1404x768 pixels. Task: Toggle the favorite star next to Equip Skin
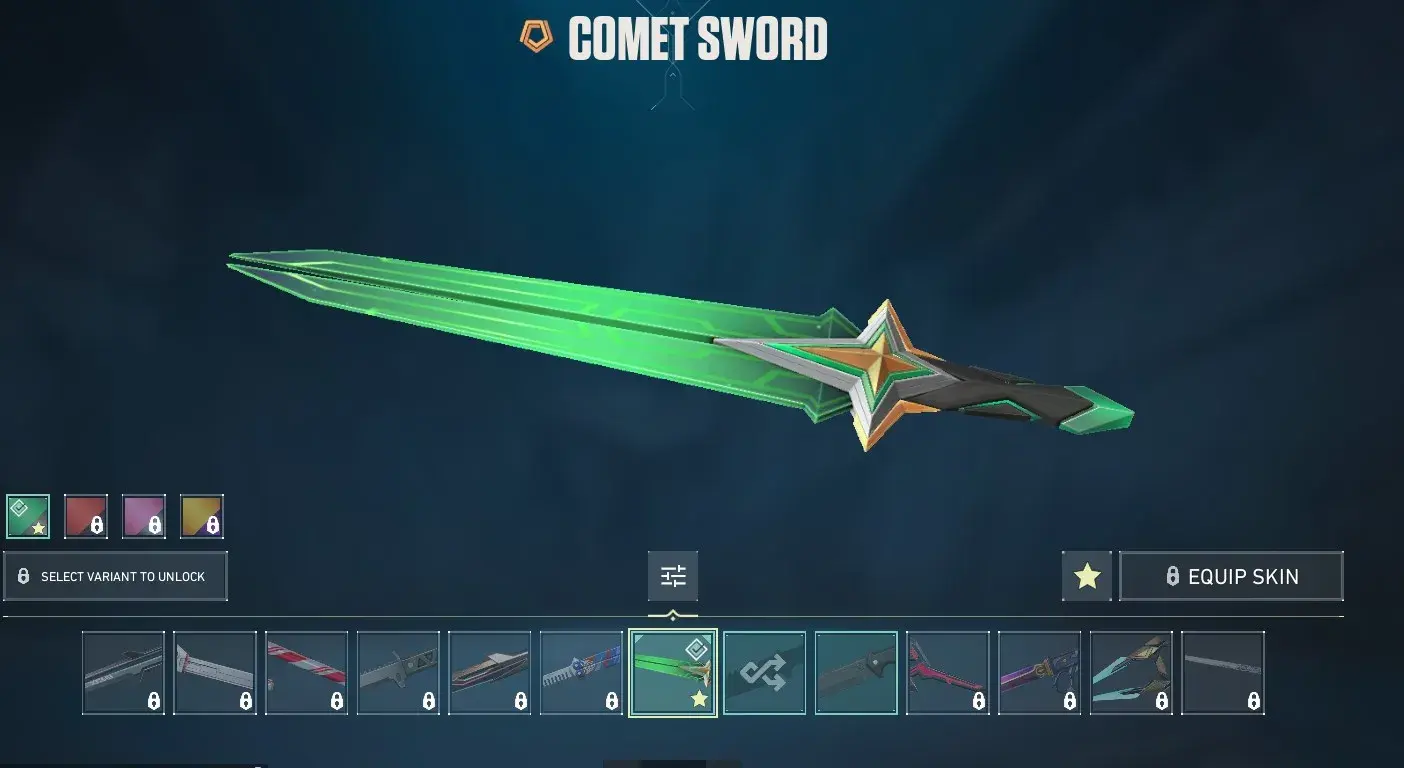pyautogui.click(x=1087, y=575)
